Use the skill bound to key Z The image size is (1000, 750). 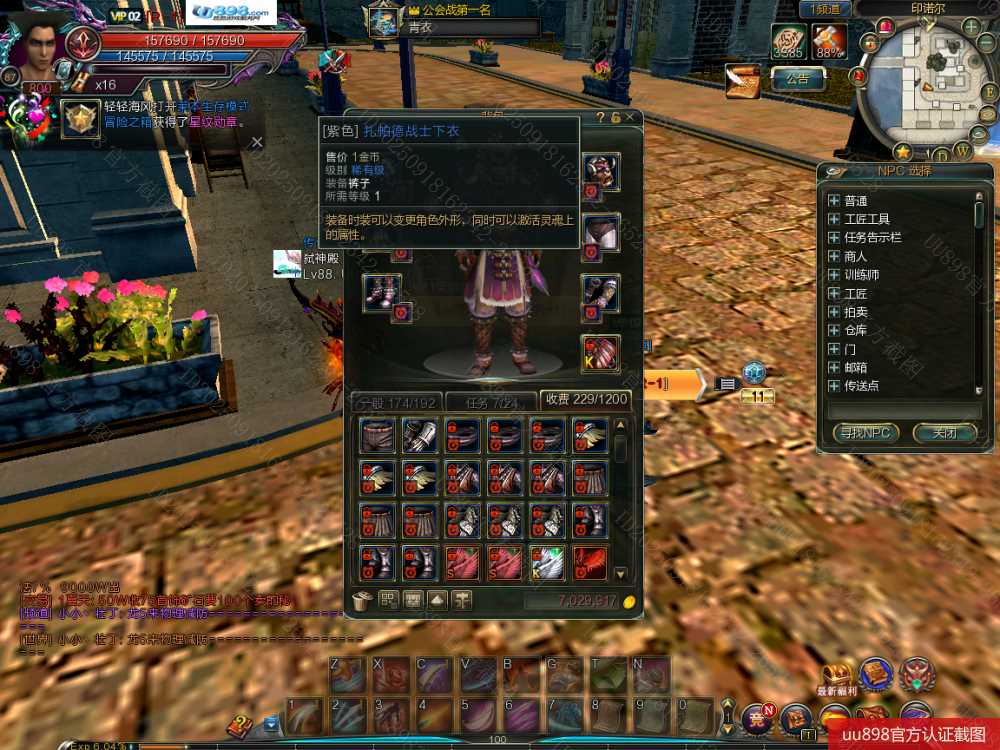(x=347, y=676)
